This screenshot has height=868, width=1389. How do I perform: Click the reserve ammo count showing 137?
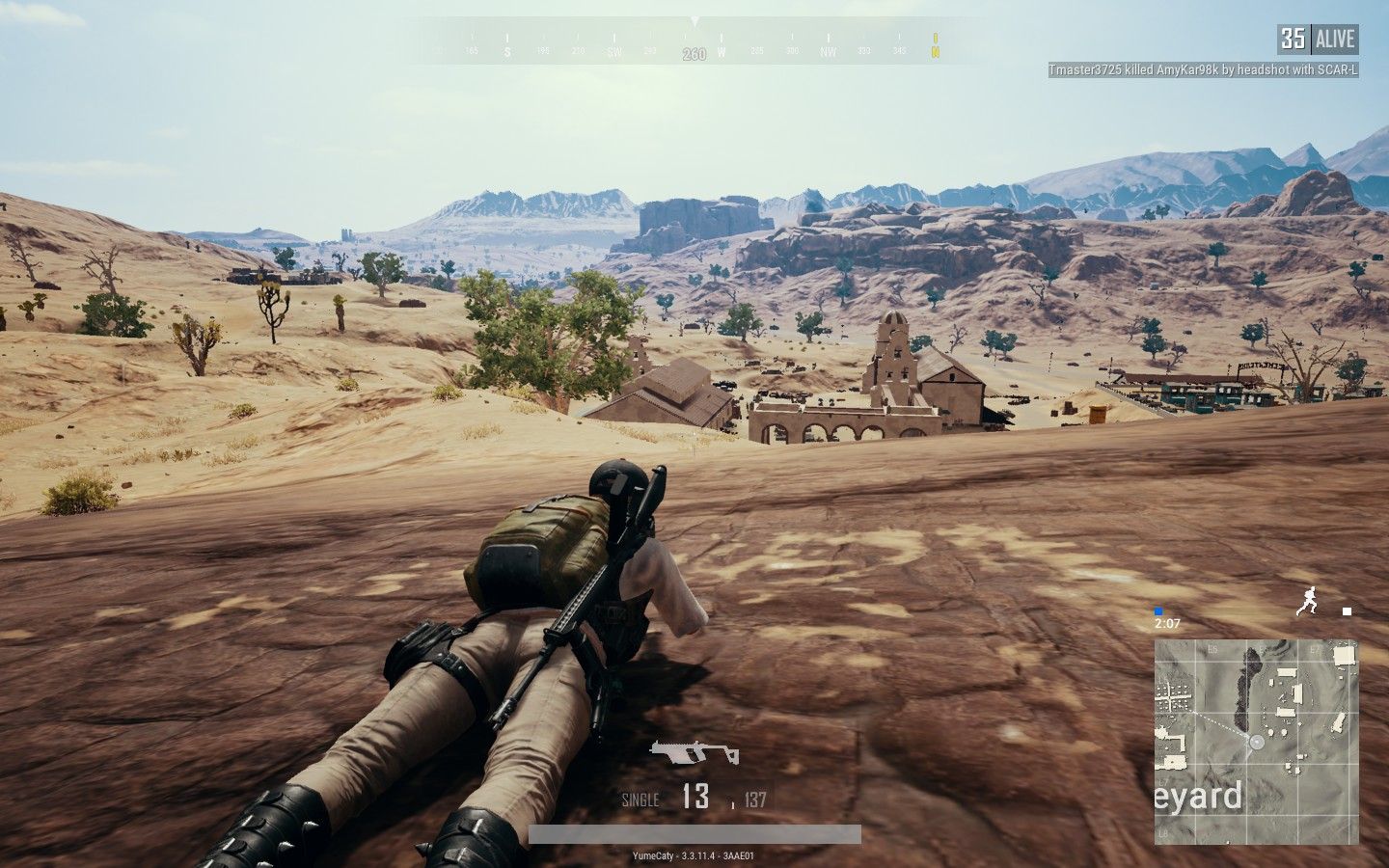click(x=753, y=800)
